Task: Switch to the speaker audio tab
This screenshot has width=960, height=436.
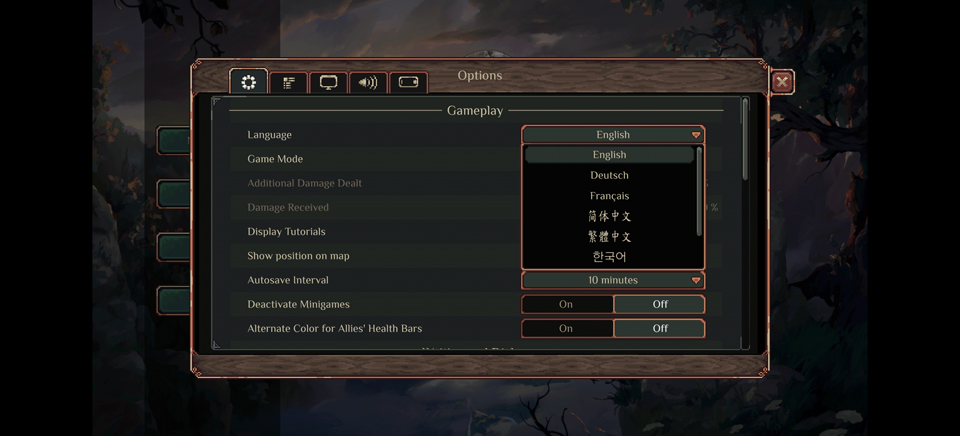Action: point(368,83)
